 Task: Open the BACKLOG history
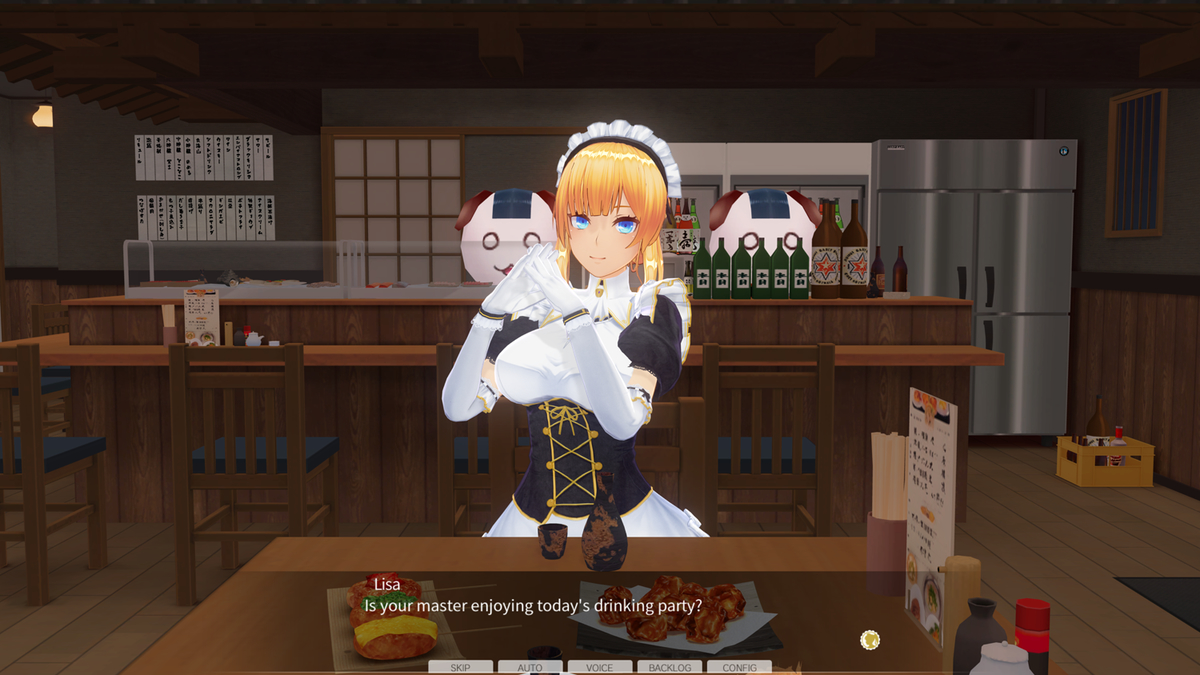coord(669,667)
